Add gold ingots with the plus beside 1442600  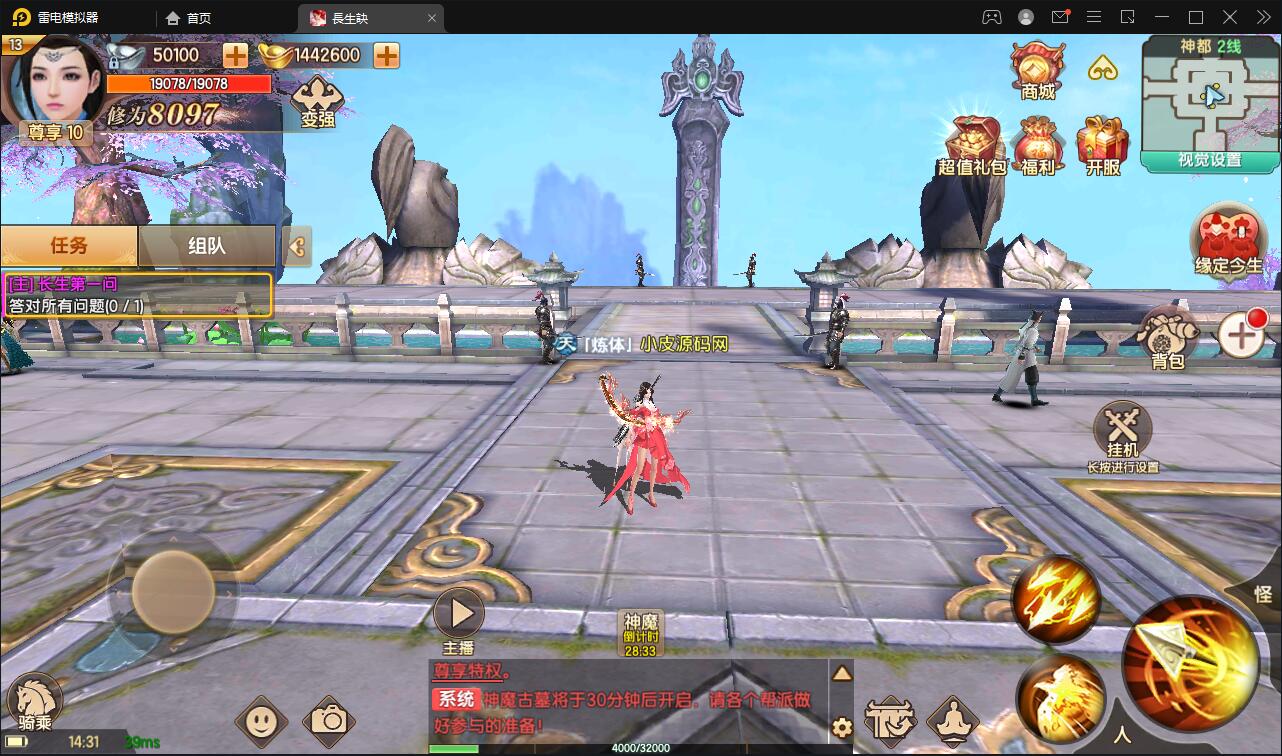tap(386, 55)
